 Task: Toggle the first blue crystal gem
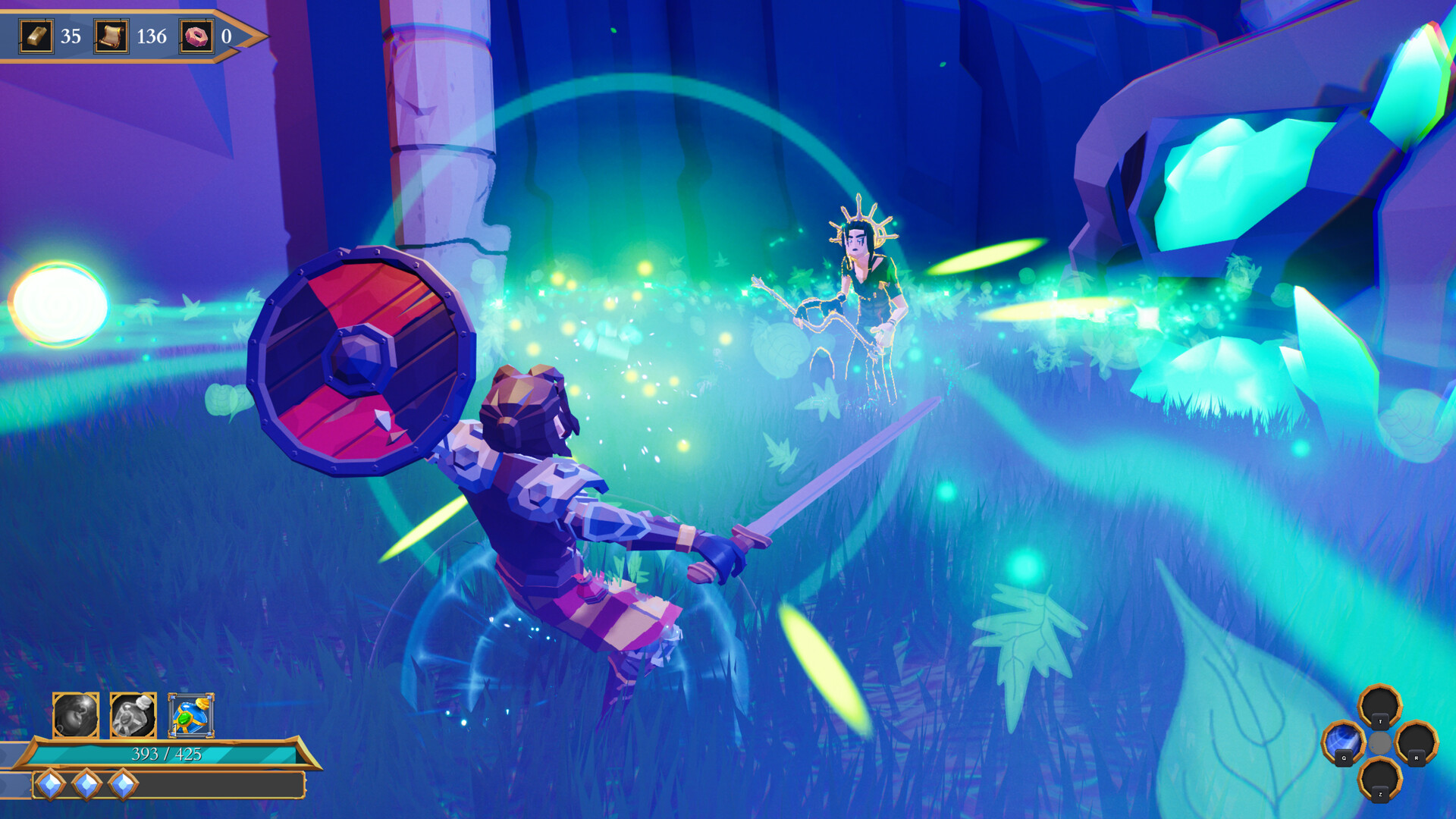(51, 785)
